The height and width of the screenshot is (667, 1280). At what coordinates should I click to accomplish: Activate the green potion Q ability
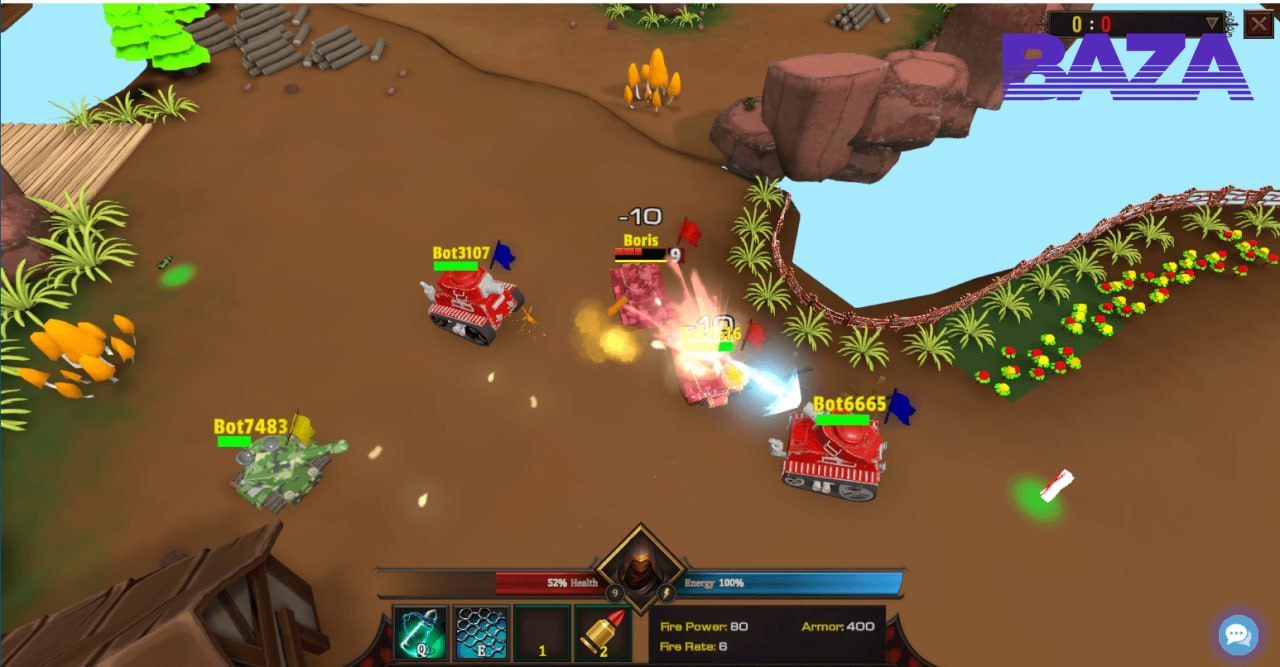[x=420, y=633]
